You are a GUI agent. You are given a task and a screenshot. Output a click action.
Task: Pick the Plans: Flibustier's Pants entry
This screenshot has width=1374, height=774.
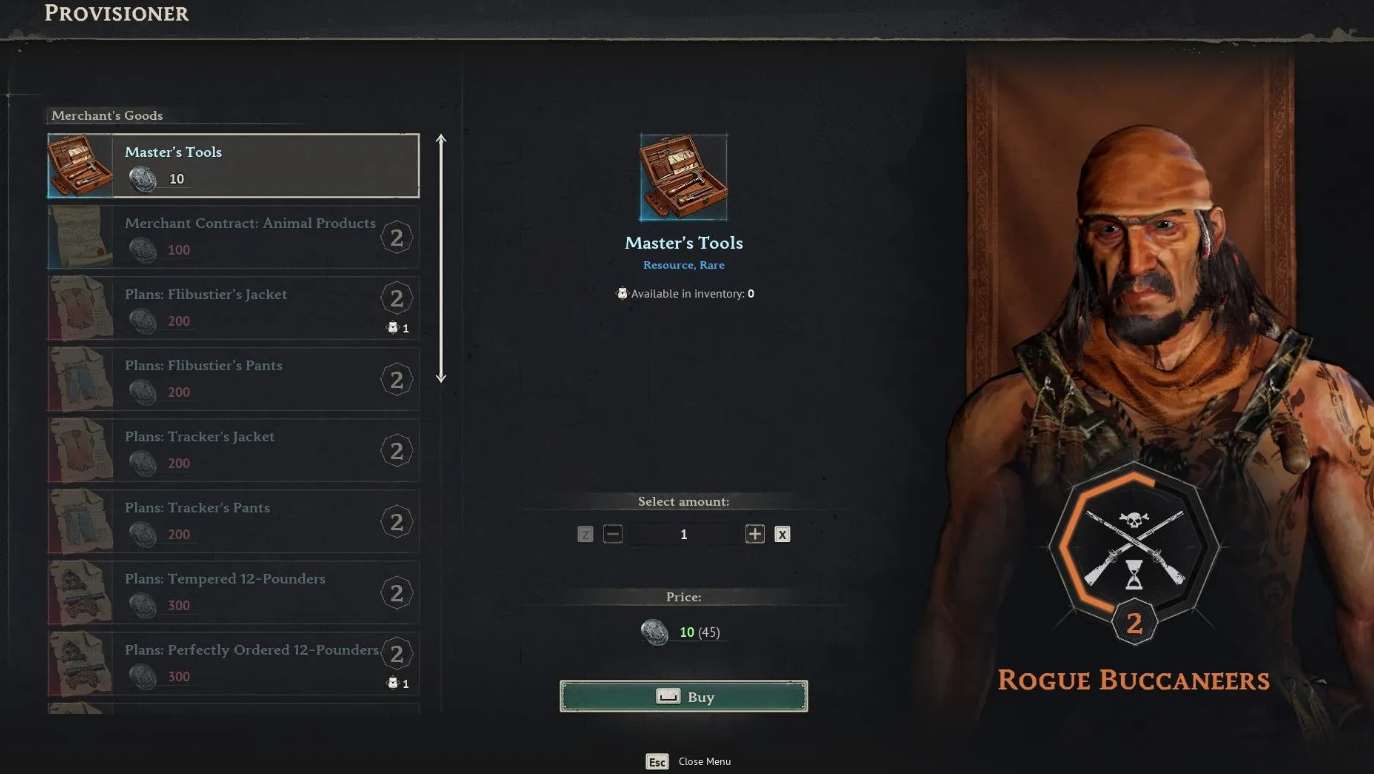pos(233,379)
